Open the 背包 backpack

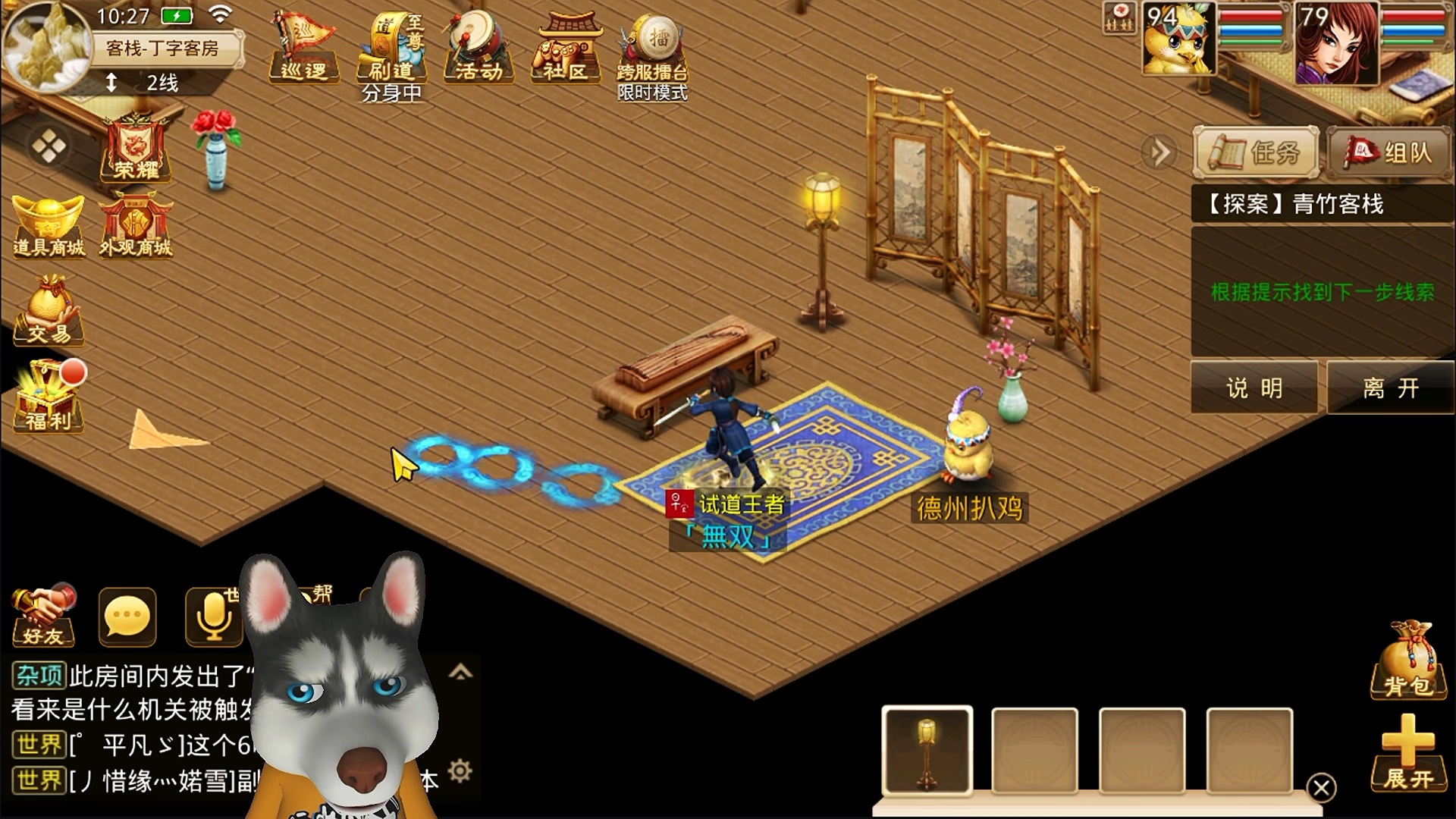click(x=1408, y=661)
